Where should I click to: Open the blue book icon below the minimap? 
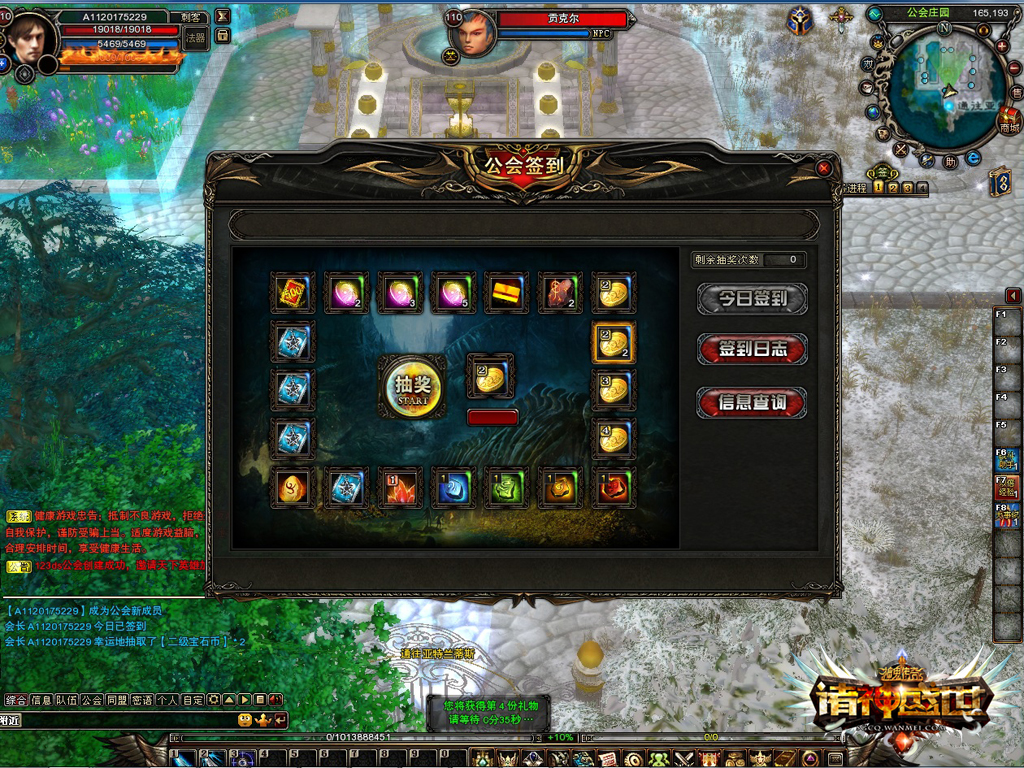click(x=999, y=182)
